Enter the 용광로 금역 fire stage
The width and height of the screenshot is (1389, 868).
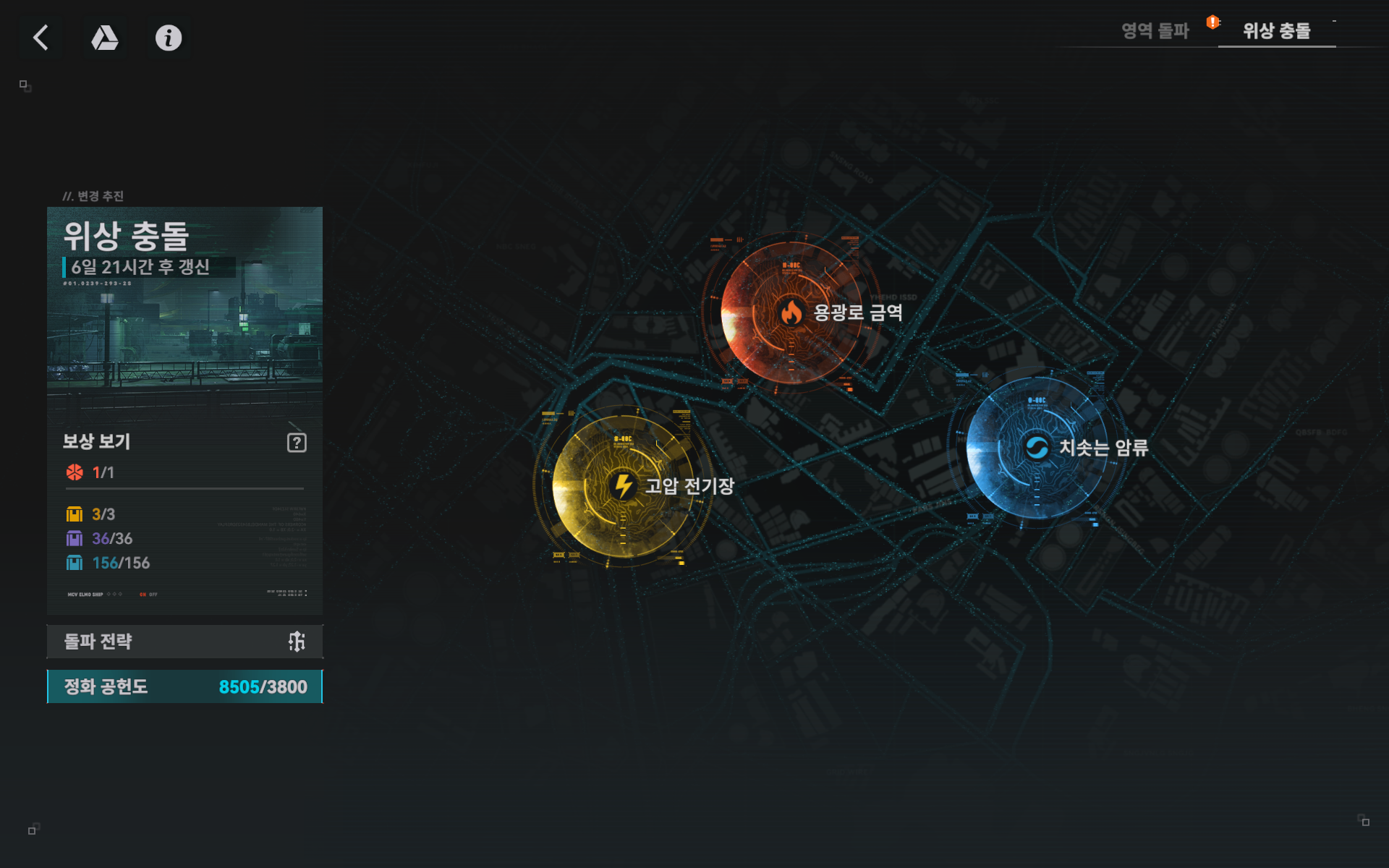tap(792, 312)
